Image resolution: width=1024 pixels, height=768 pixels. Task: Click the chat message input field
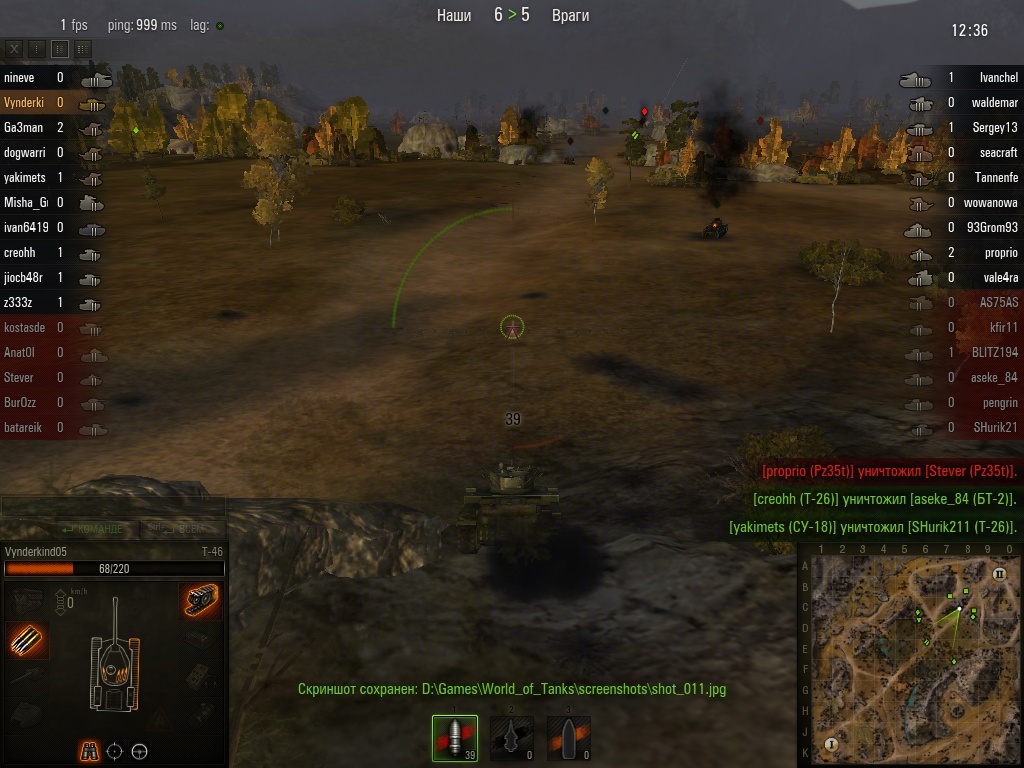tap(112, 506)
